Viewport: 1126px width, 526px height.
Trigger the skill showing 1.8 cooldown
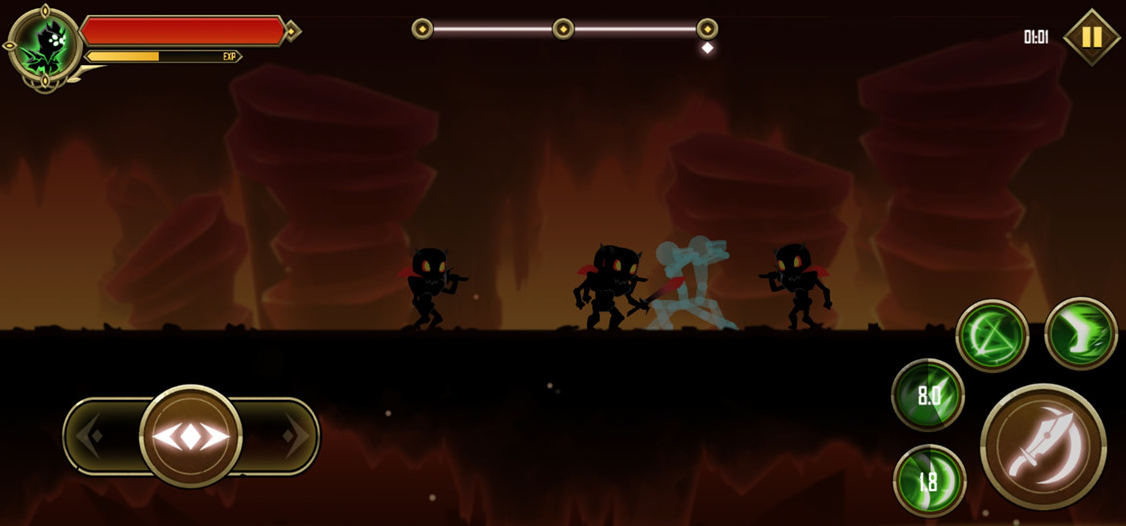[x=929, y=481]
